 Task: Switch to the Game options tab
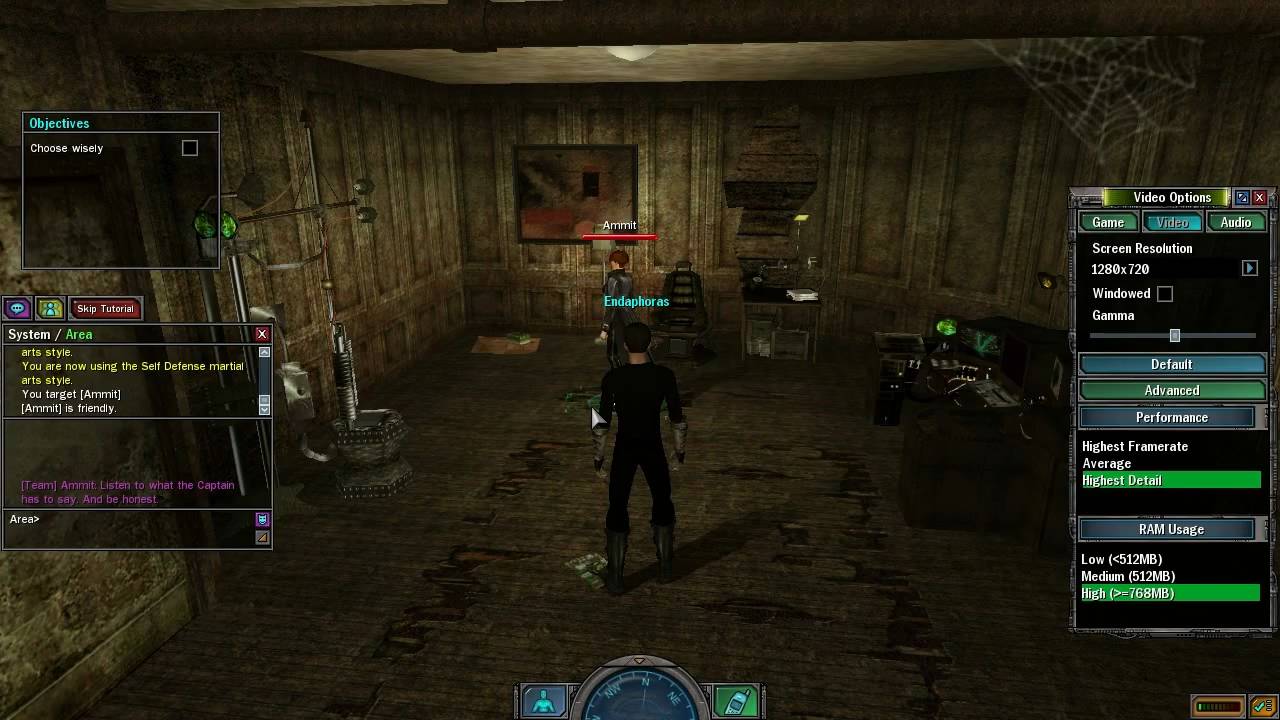click(x=1108, y=222)
